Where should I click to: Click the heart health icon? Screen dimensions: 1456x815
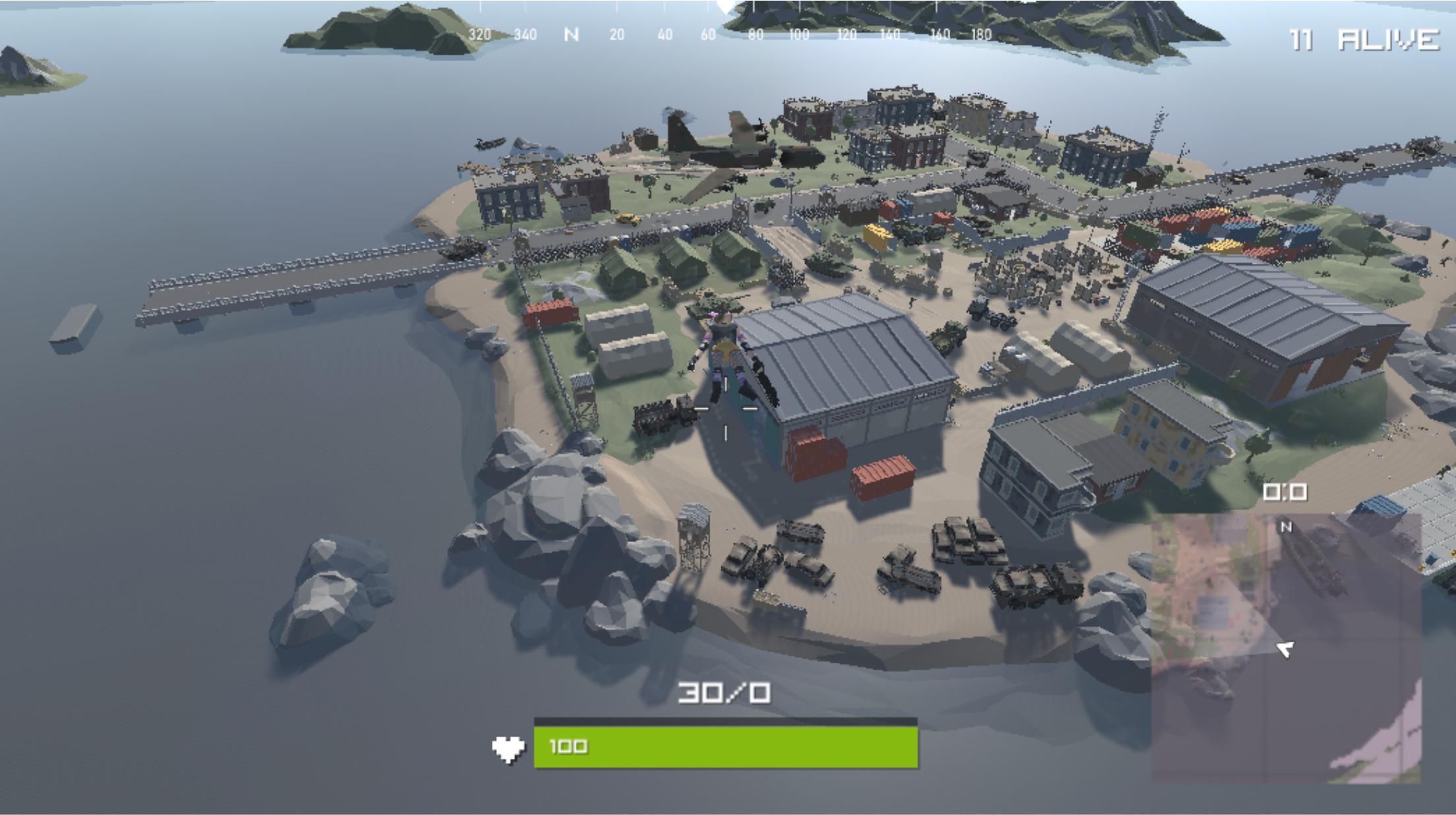click(508, 748)
